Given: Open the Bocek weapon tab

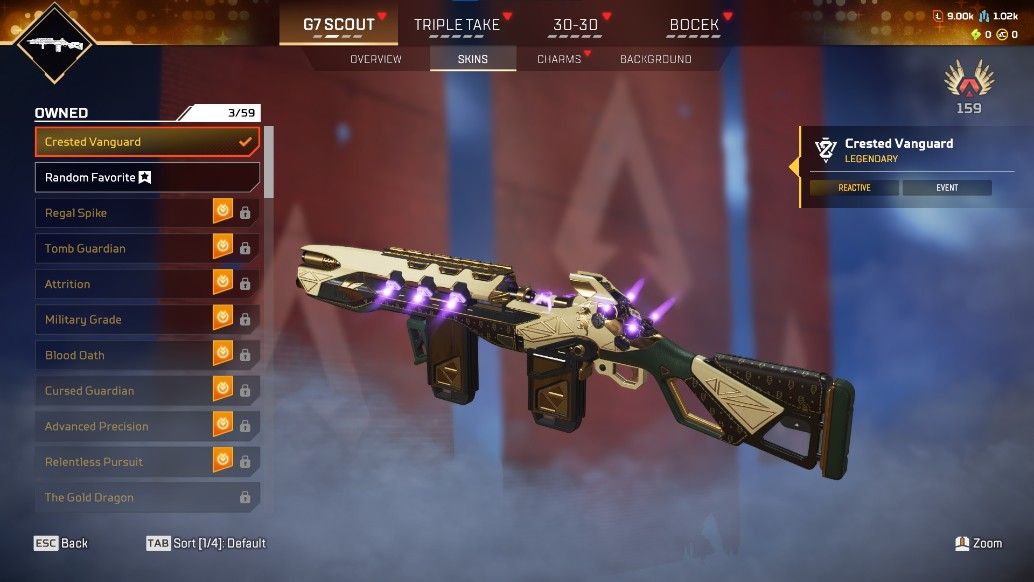Looking at the screenshot, I should [694, 25].
